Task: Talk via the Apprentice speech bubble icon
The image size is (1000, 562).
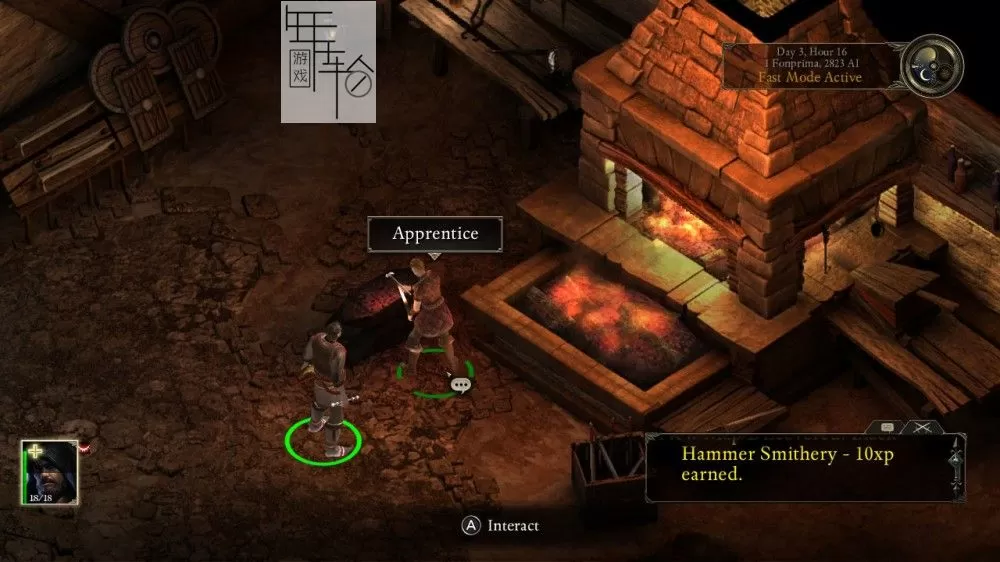Action: pos(460,384)
